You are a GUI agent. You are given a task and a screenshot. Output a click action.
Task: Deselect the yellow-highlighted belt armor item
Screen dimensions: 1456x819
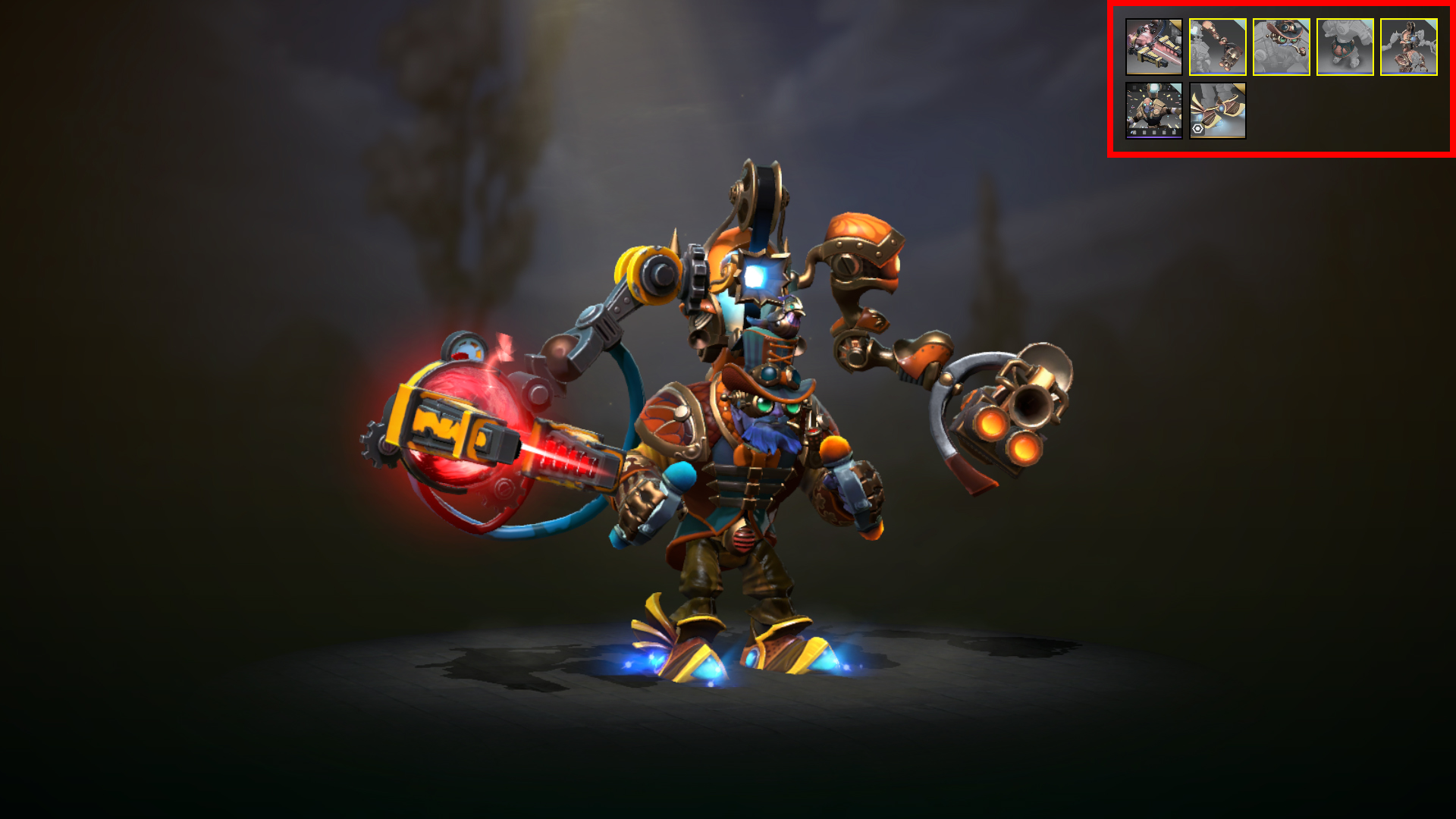pyautogui.click(x=1345, y=48)
